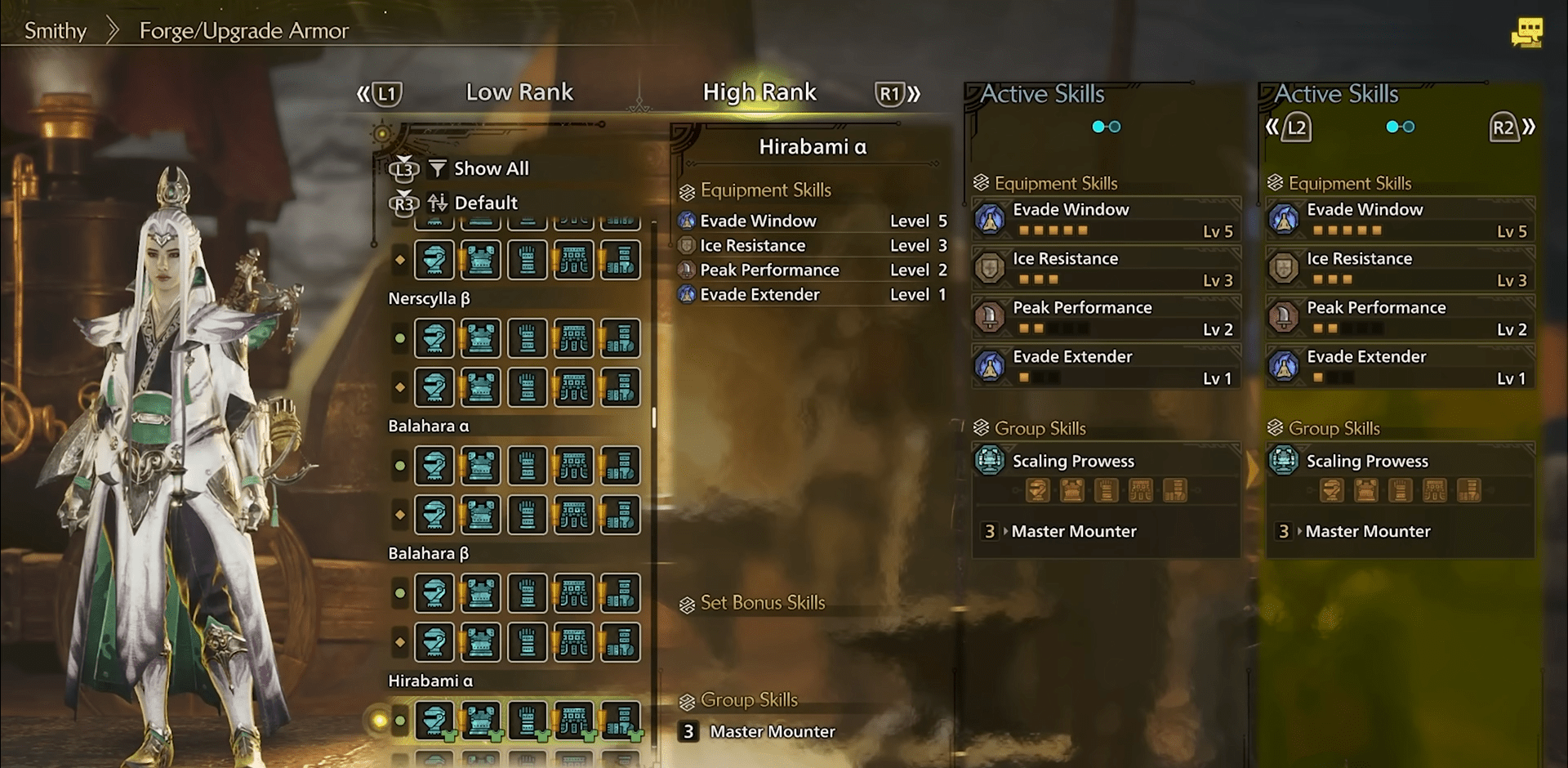Open the chat messages icon top right
Screen dimensions: 1568x768
(x=1527, y=33)
